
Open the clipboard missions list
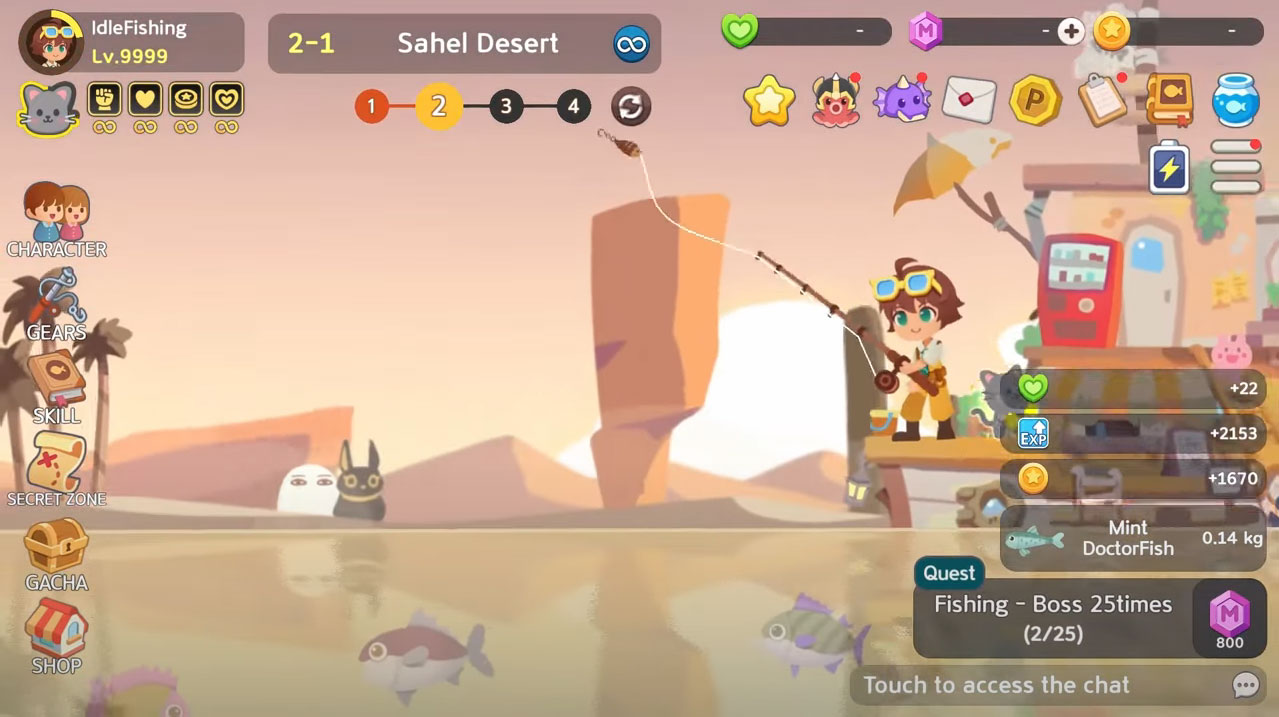click(x=1102, y=100)
